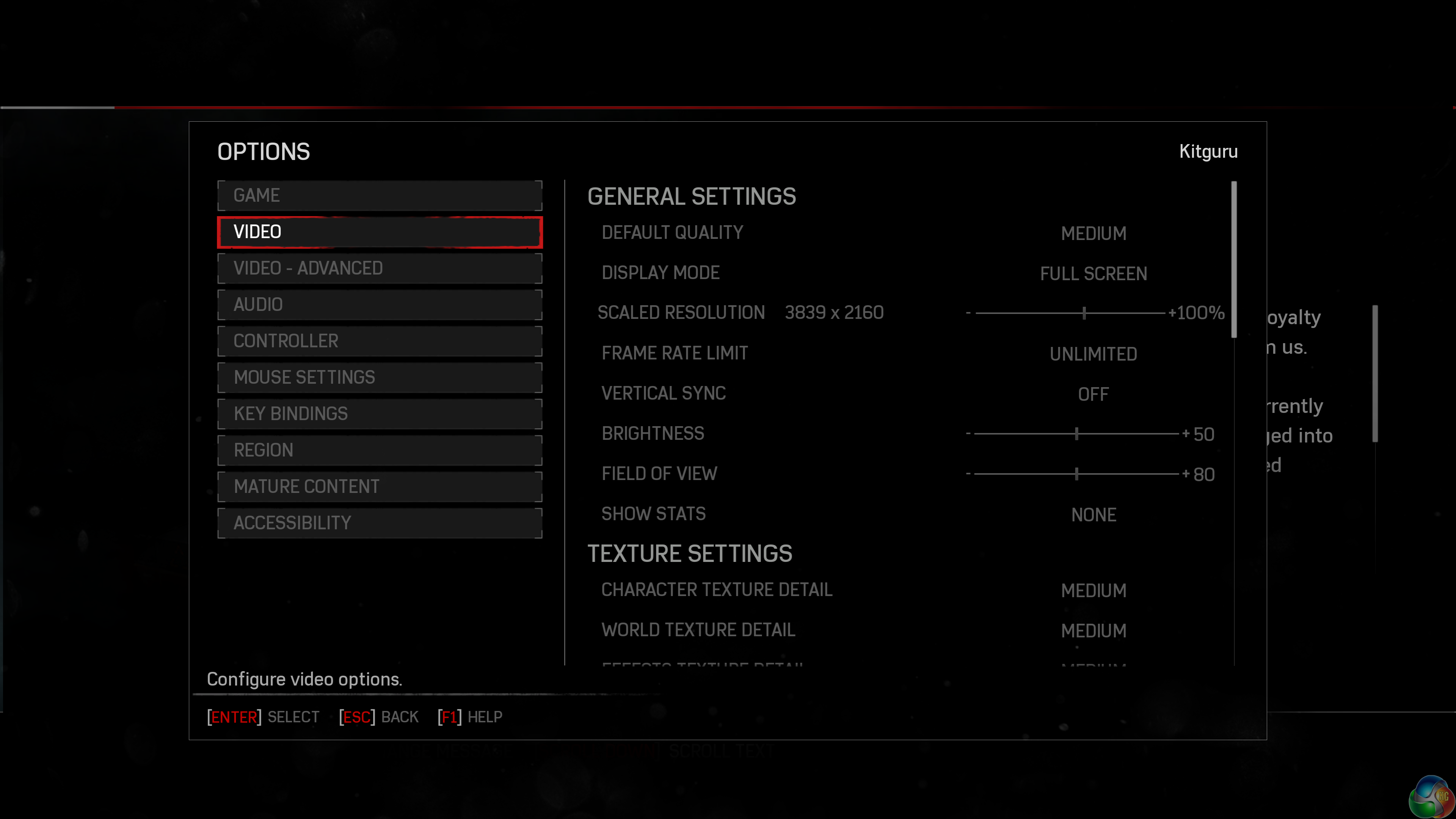Switch to Video - Advanced settings

379,268
